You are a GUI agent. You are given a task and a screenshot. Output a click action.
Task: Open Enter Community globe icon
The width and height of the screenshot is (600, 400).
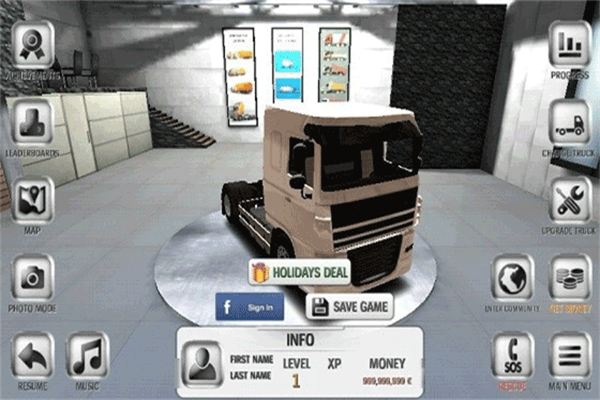tap(514, 278)
